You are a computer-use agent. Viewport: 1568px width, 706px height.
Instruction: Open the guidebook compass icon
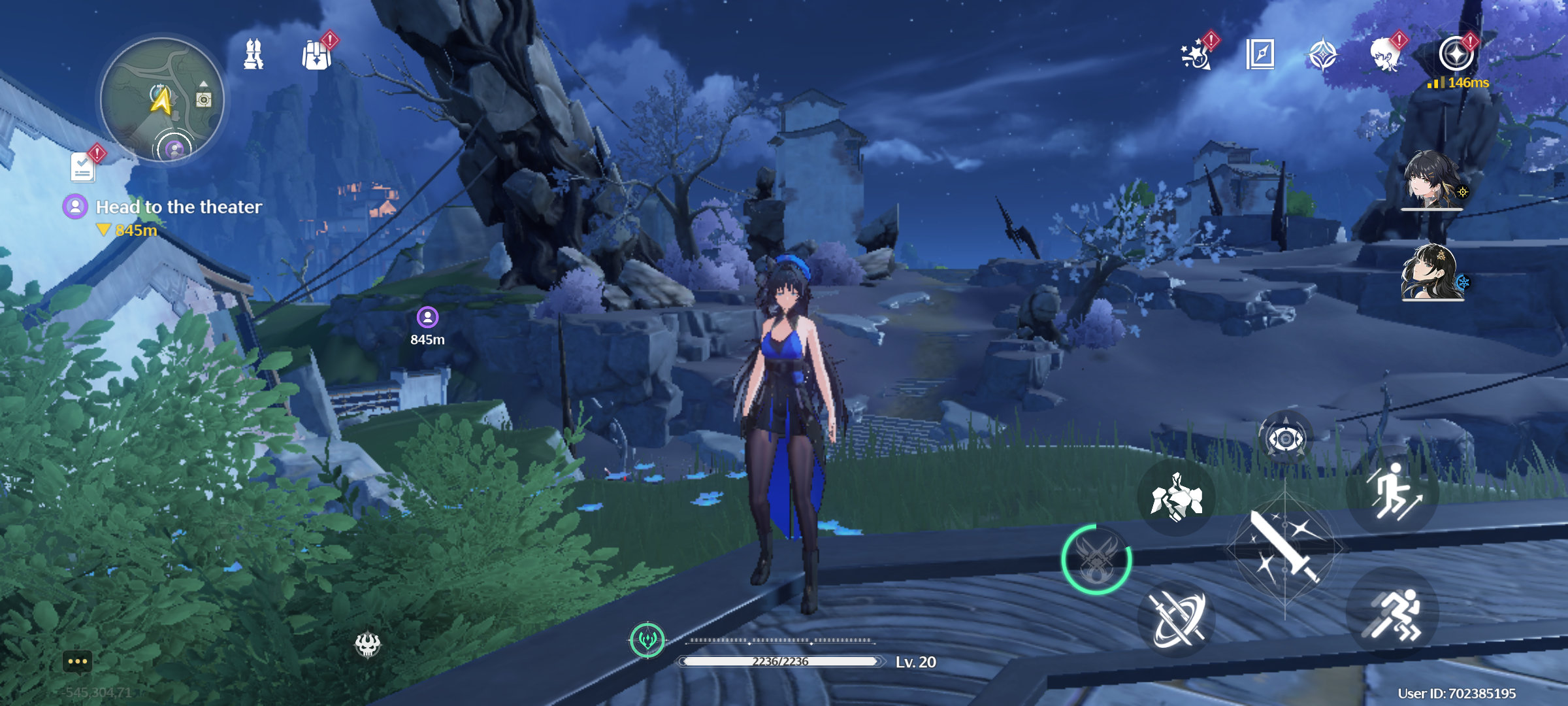1260,54
